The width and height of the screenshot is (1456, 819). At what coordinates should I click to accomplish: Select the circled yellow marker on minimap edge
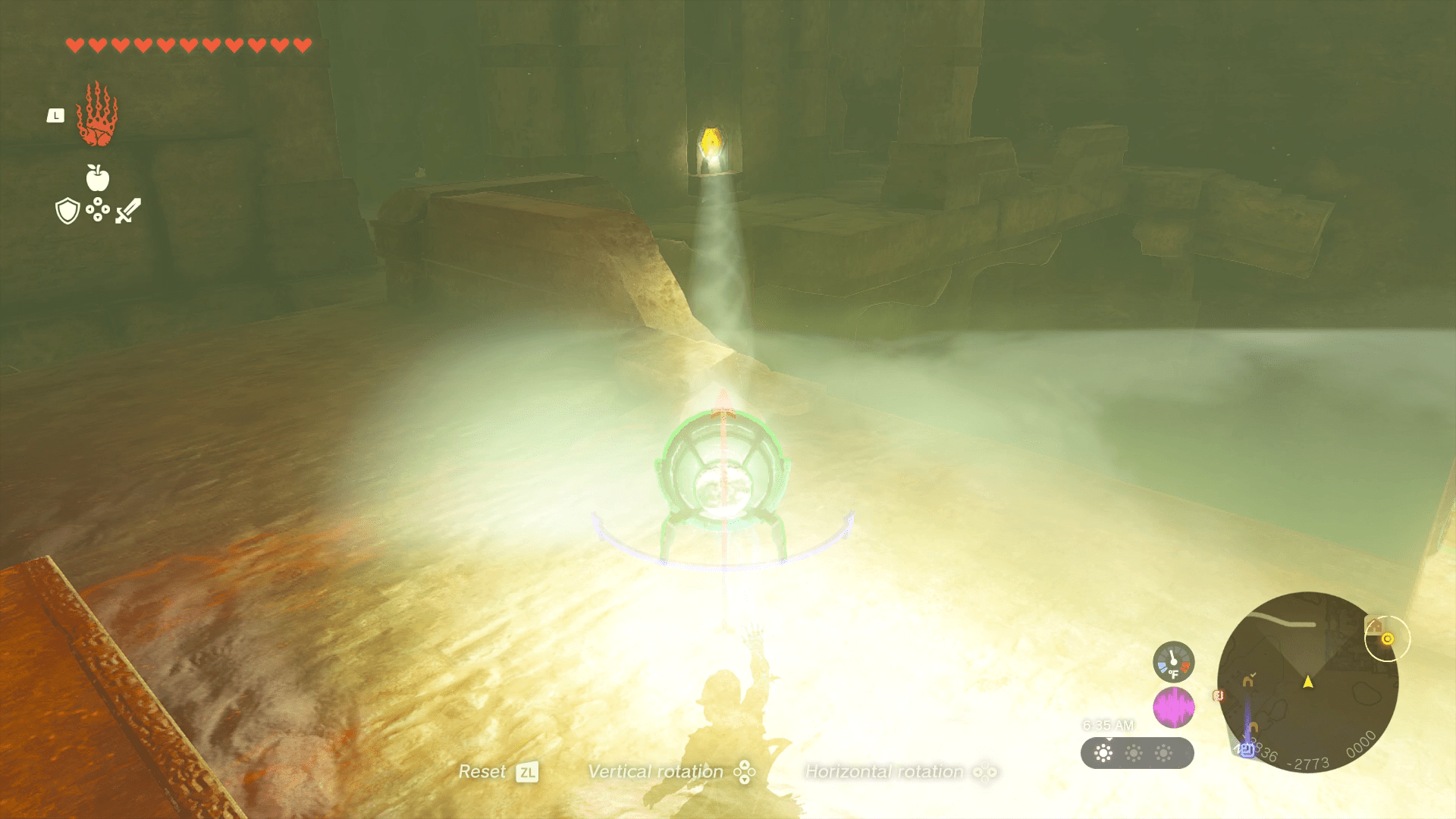(x=1387, y=639)
